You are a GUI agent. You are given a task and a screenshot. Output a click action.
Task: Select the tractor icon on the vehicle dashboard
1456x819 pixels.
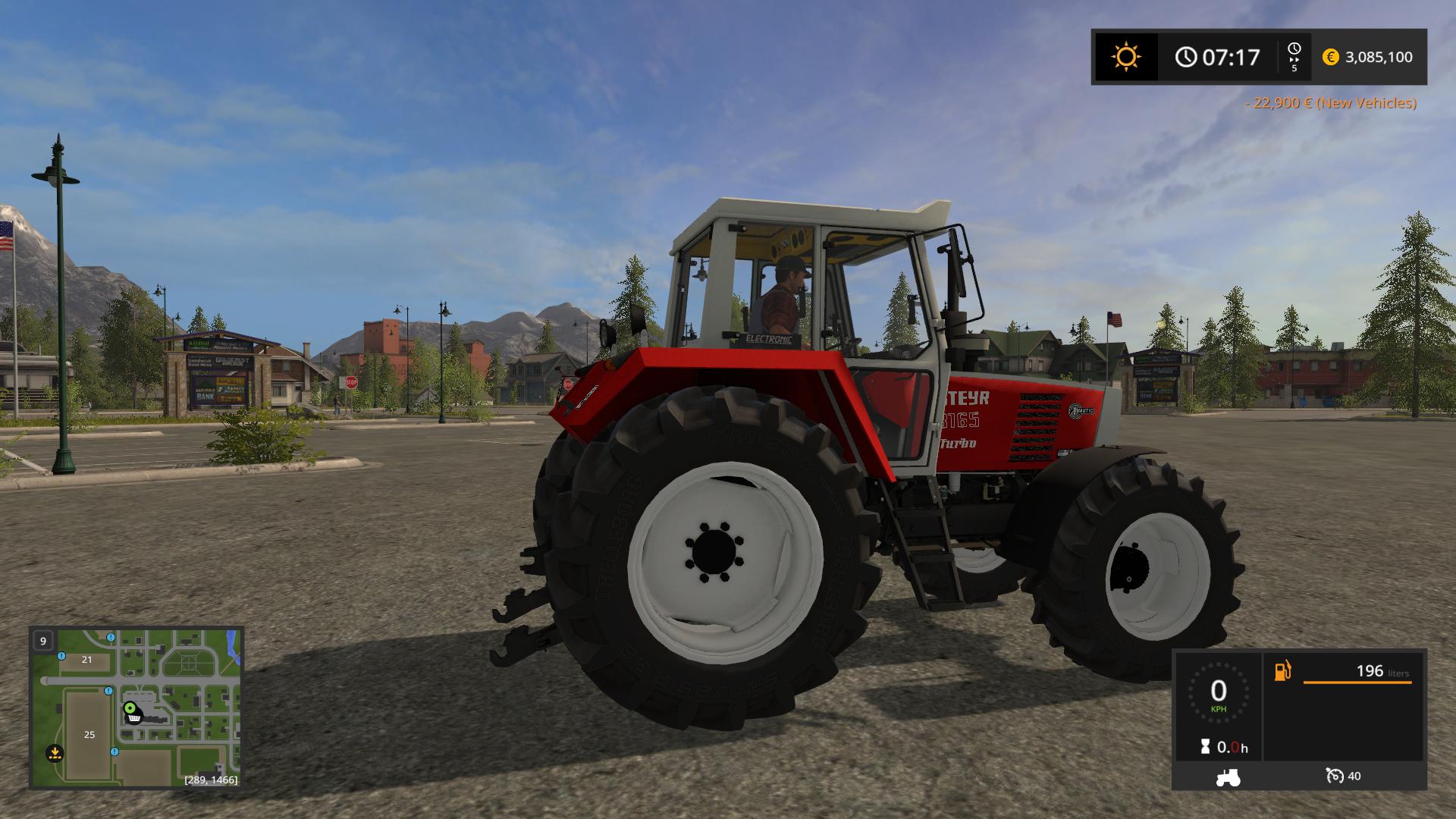point(1227,777)
